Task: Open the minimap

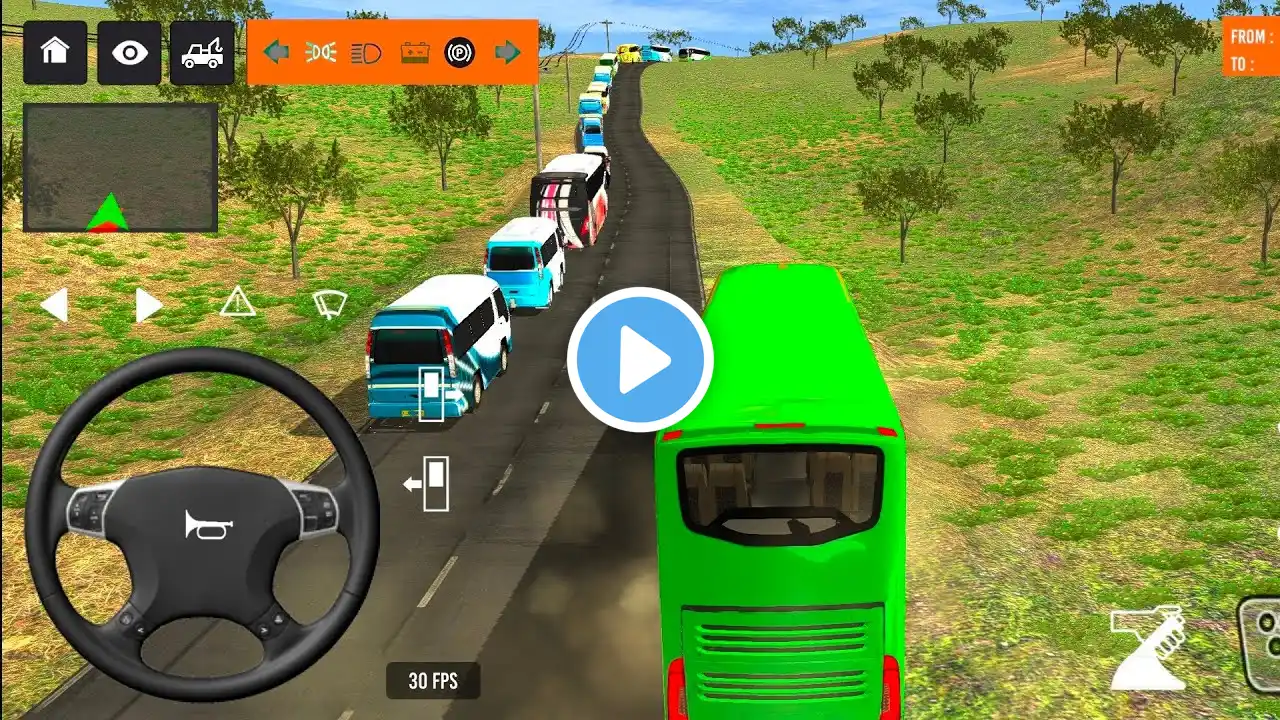Action: [x=120, y=167]
